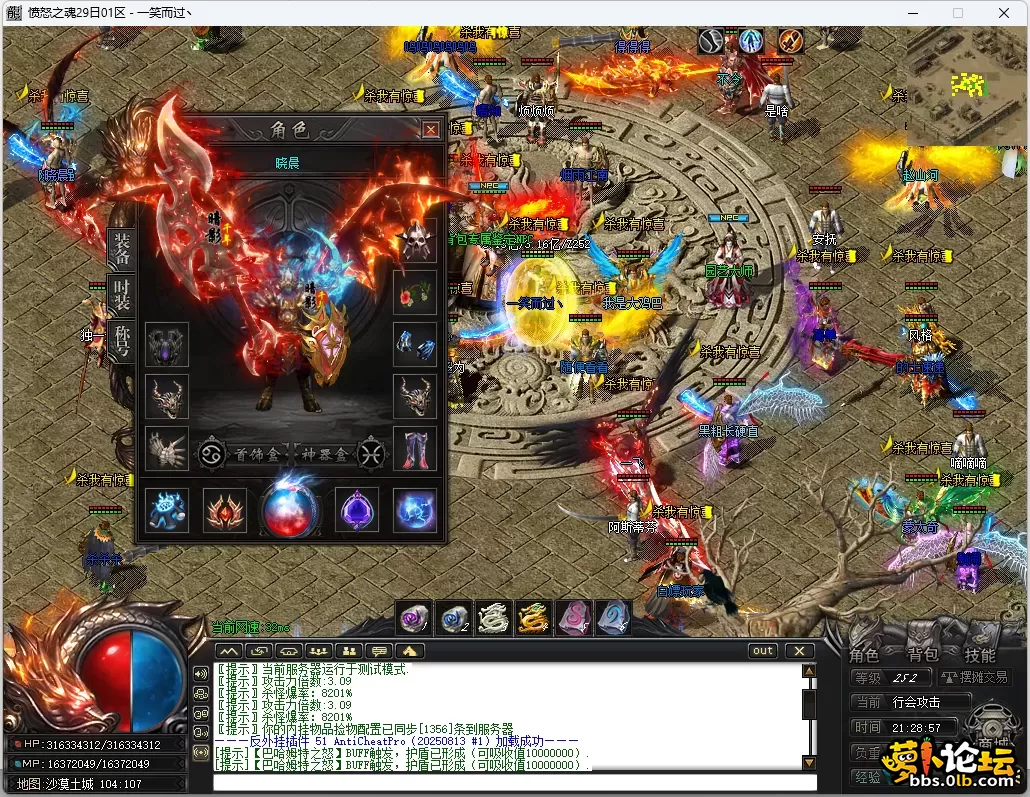Select the spiked skull helmet slot
The width and height of the screenshot is (1030, 797).
[415, 242]
